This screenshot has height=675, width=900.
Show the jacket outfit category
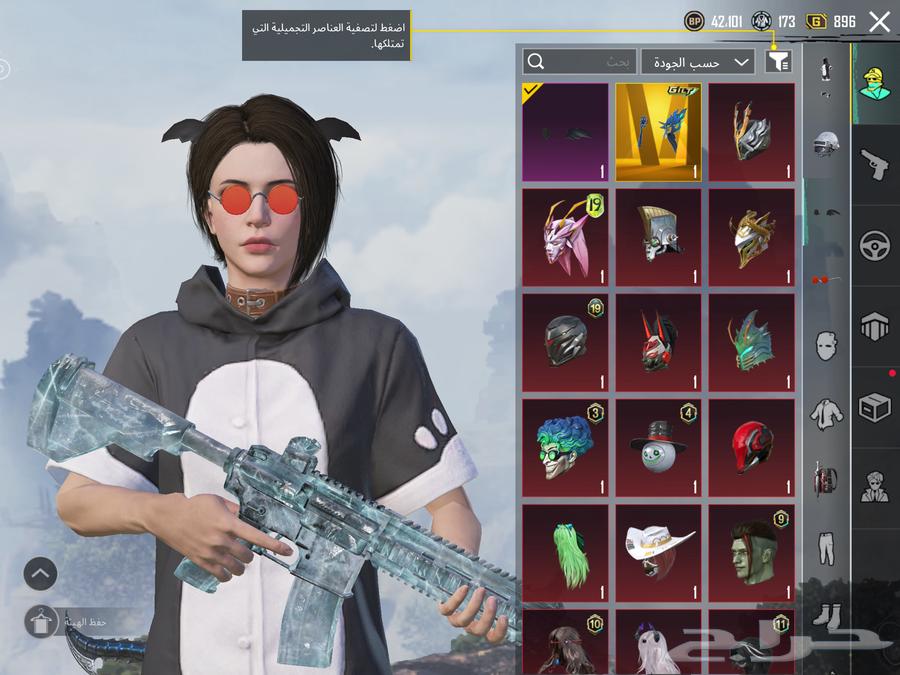point(826,411)
